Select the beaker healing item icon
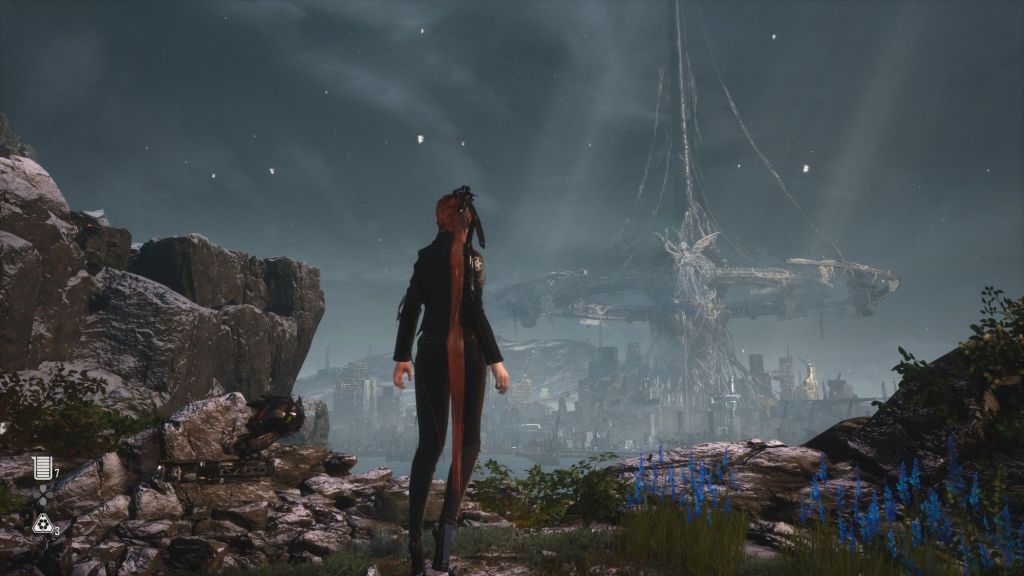This screenshot has height=576, width=1024. pyautogui.click(x=41, y=467)
